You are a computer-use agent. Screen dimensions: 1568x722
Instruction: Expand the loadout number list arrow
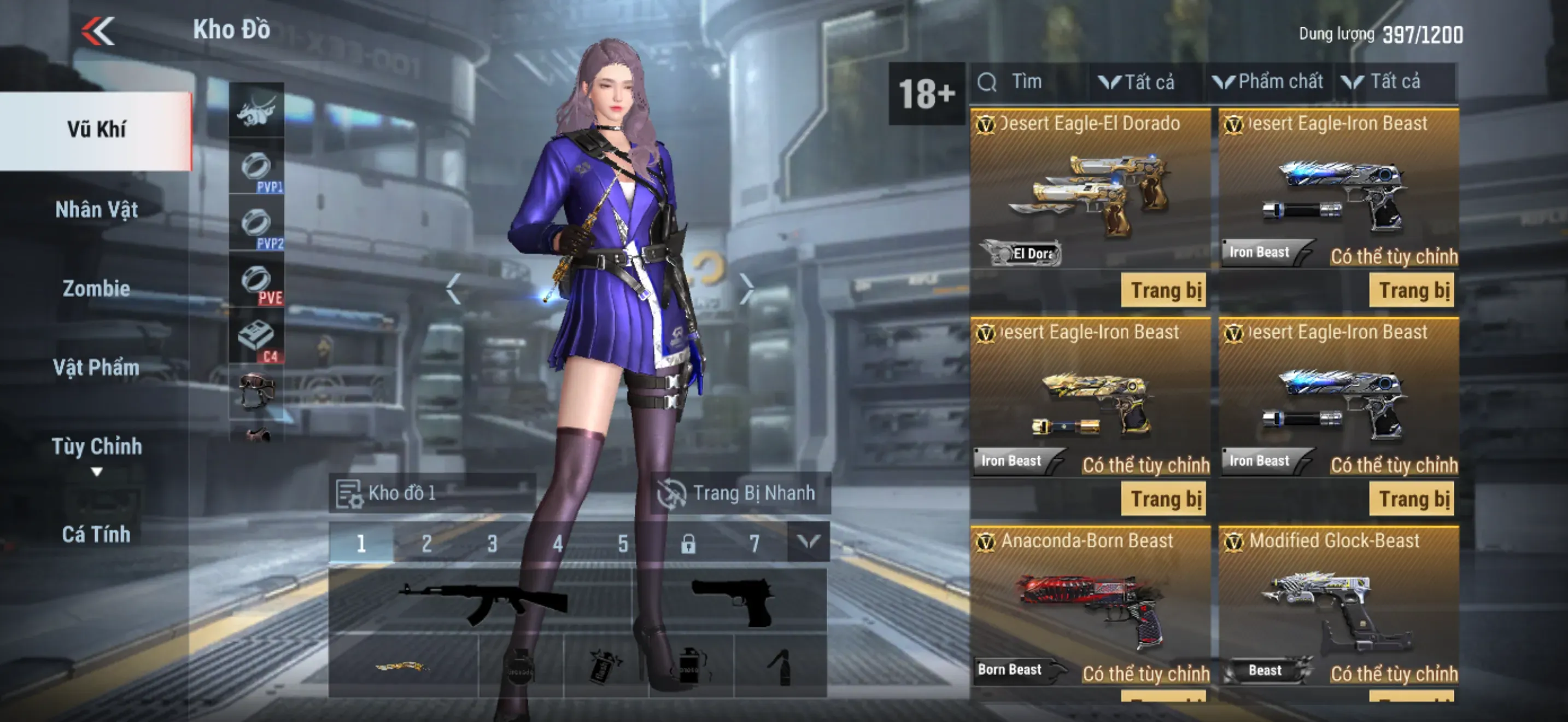(809, 542)
